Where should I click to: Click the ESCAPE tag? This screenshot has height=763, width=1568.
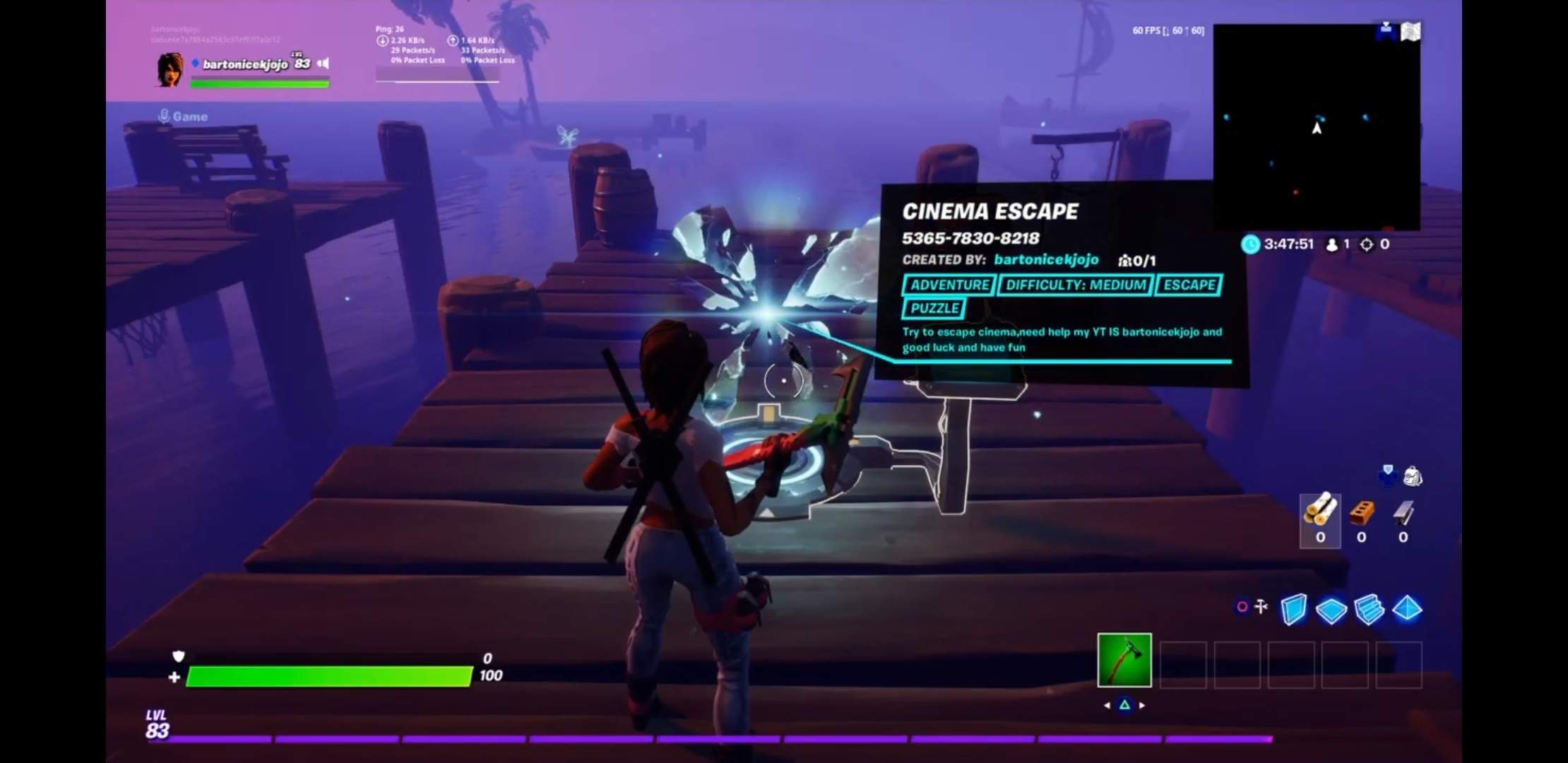(1189, 285)
